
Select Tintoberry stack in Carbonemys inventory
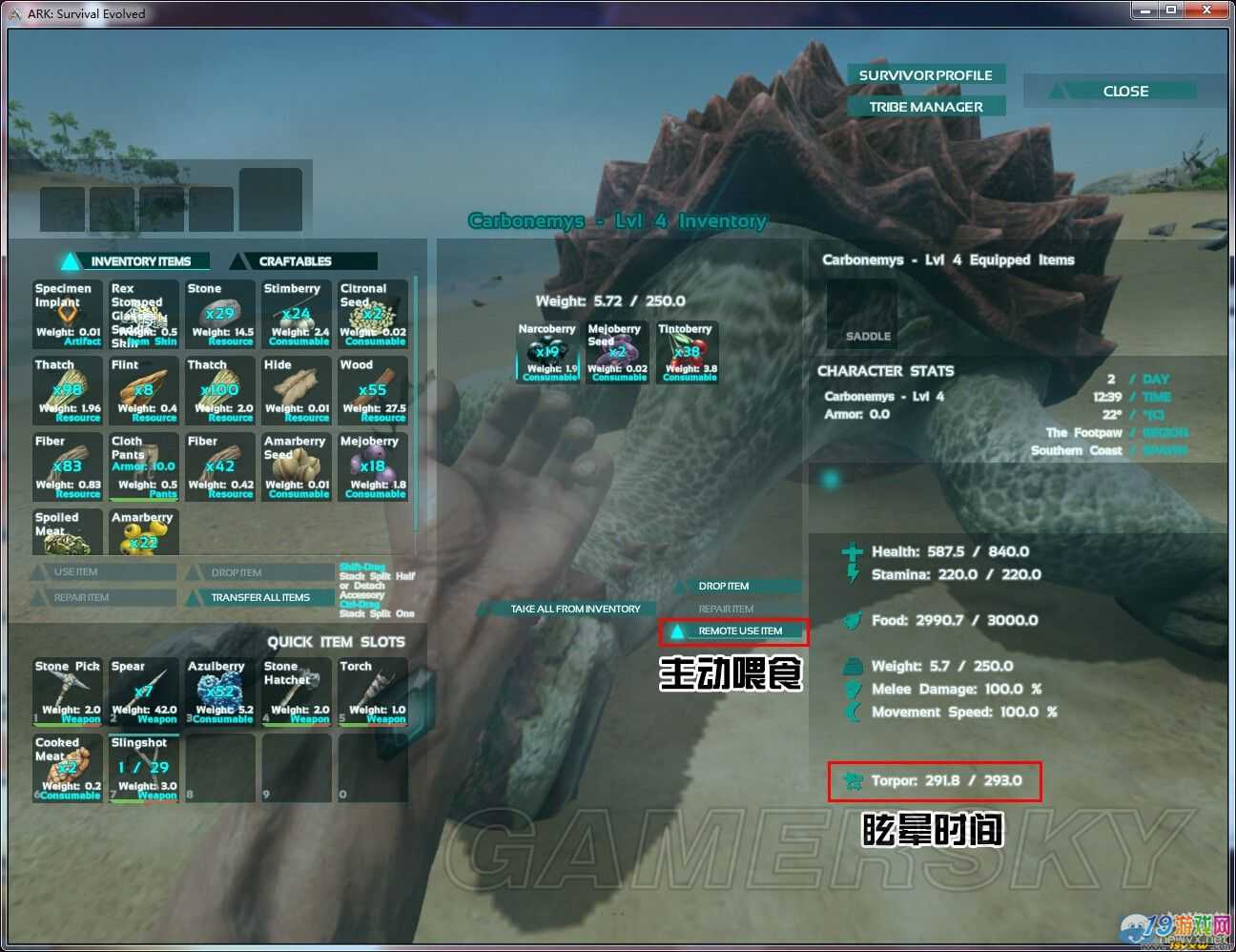point(687,352)
